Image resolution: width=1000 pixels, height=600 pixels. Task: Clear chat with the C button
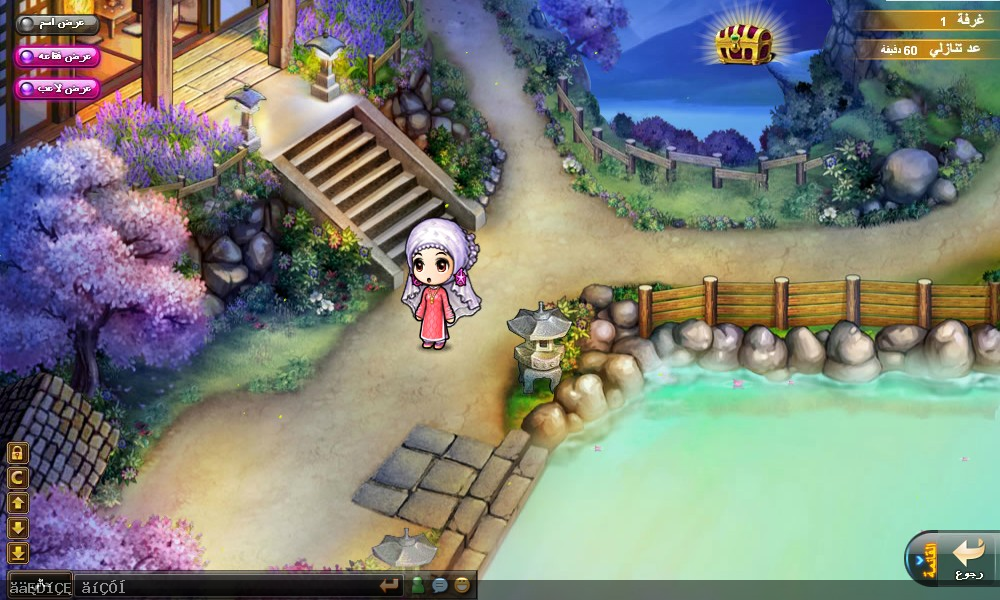tap(18, 478)
